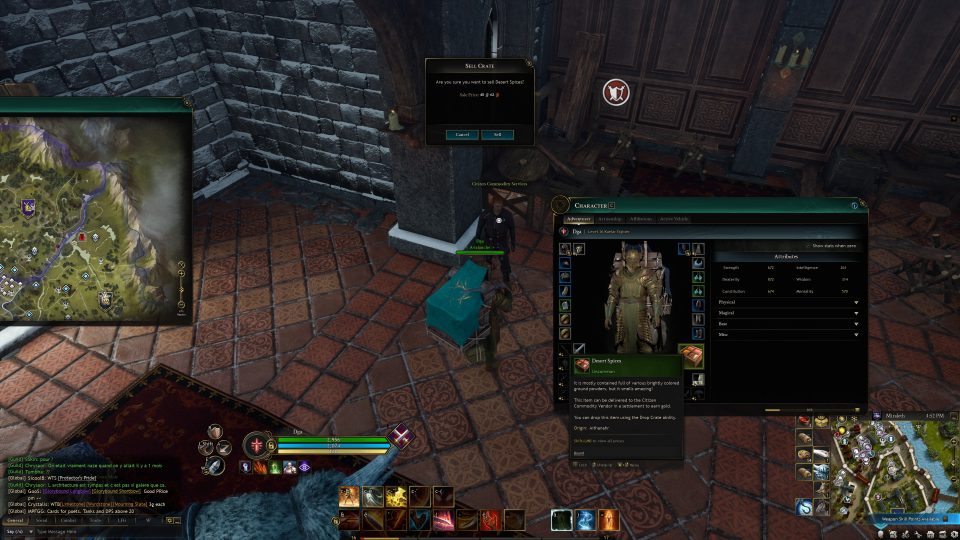Switch to the Artisanship tab

click(x=611, y=218)
